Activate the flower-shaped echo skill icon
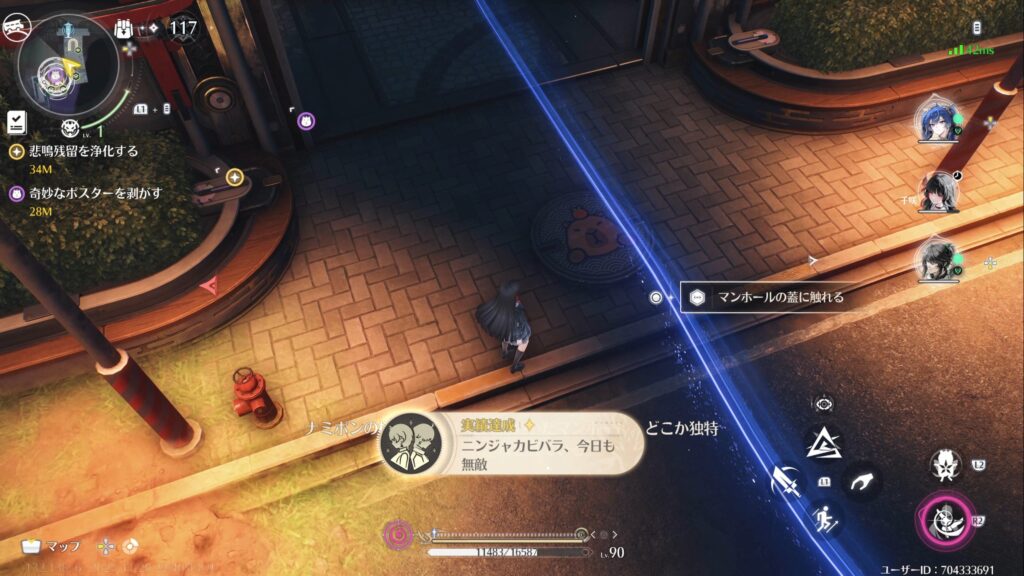 pos(944,465)
